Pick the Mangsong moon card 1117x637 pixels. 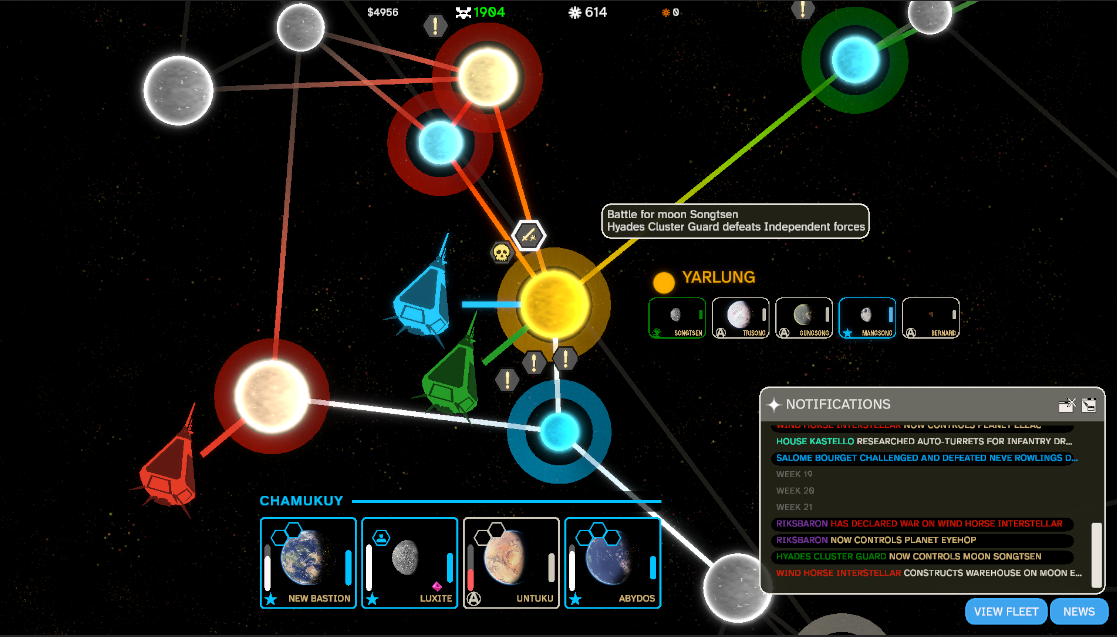click(867, 318)
